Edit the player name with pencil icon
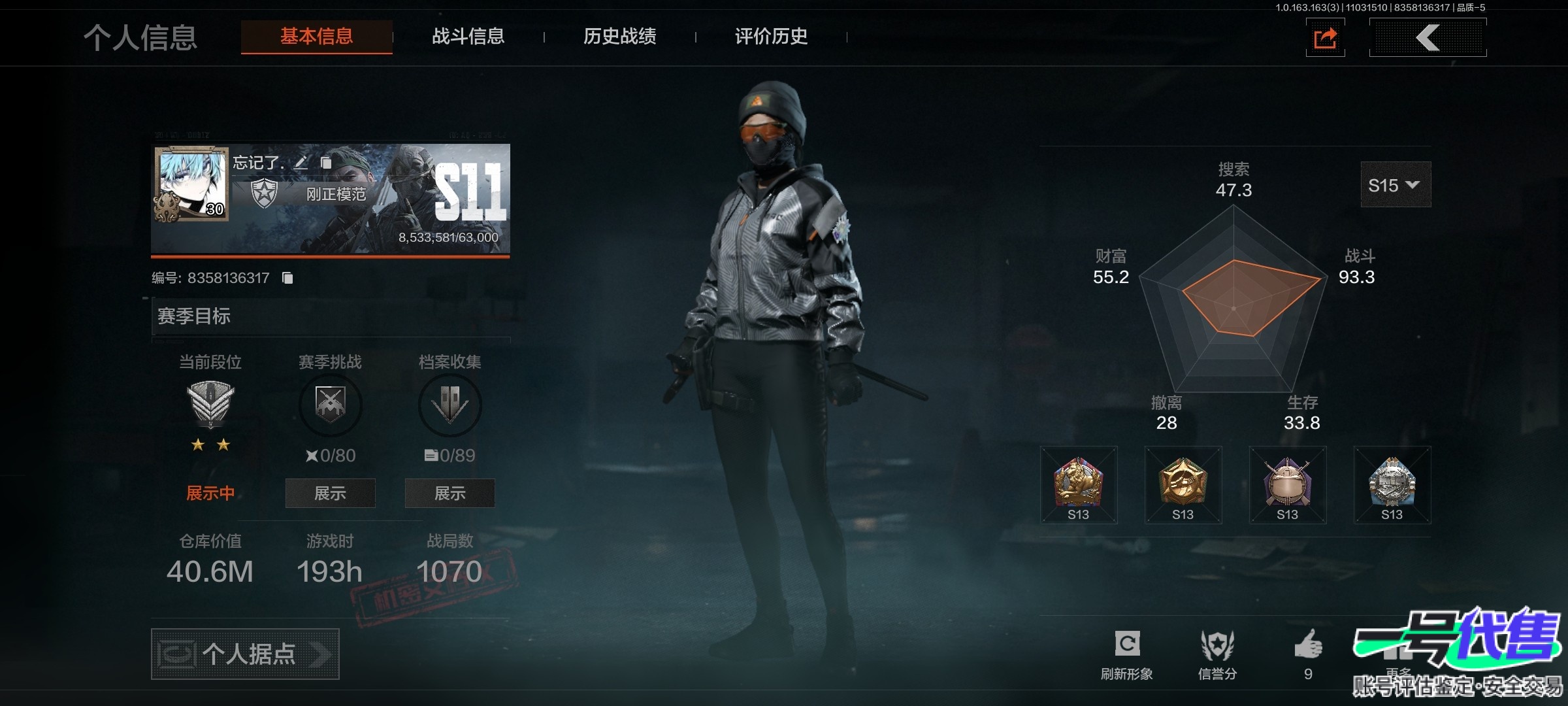This screenshot has height=706, width=1568. click(x=301, y=163)
